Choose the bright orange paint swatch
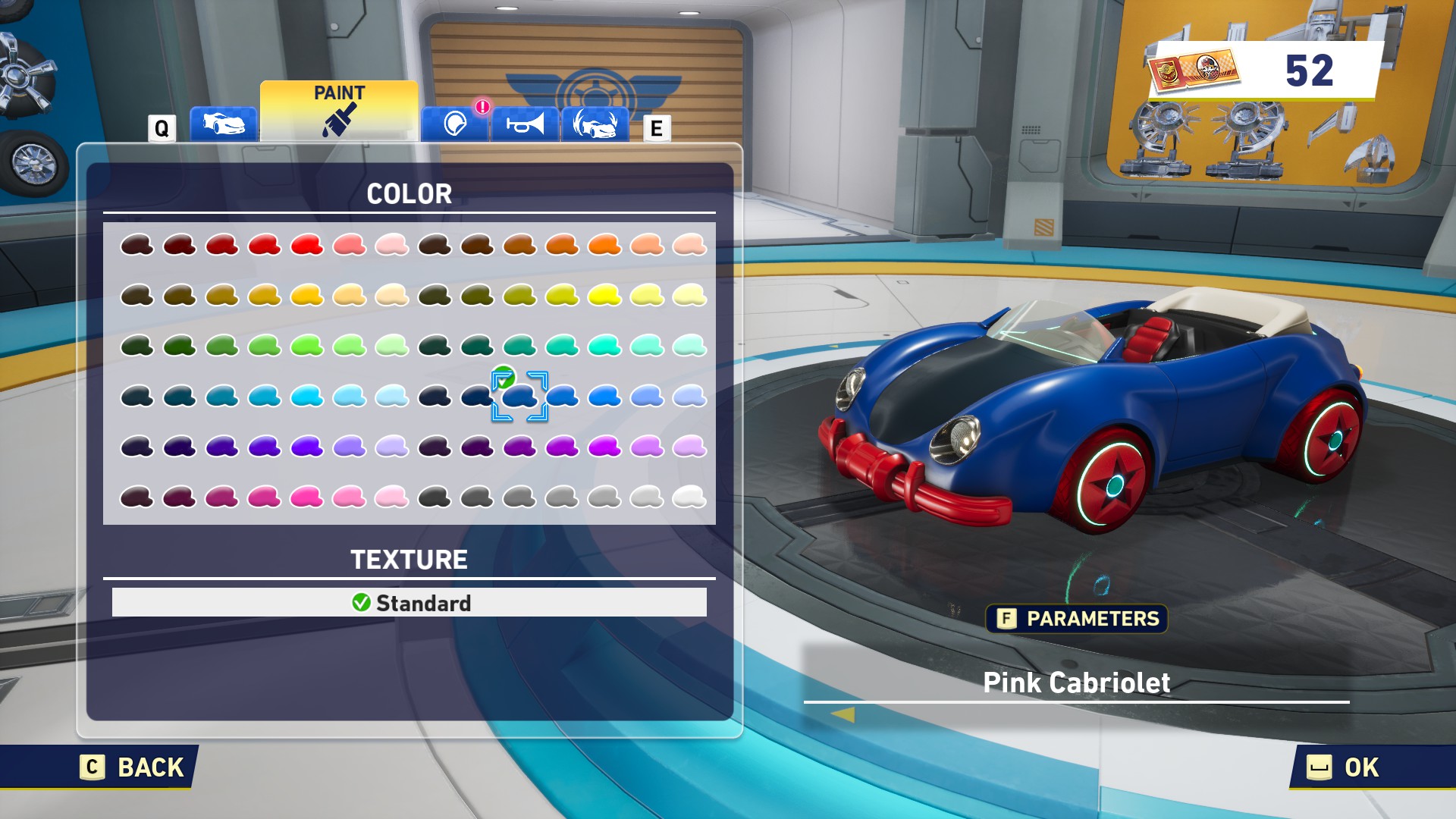 tap(604, 245)
